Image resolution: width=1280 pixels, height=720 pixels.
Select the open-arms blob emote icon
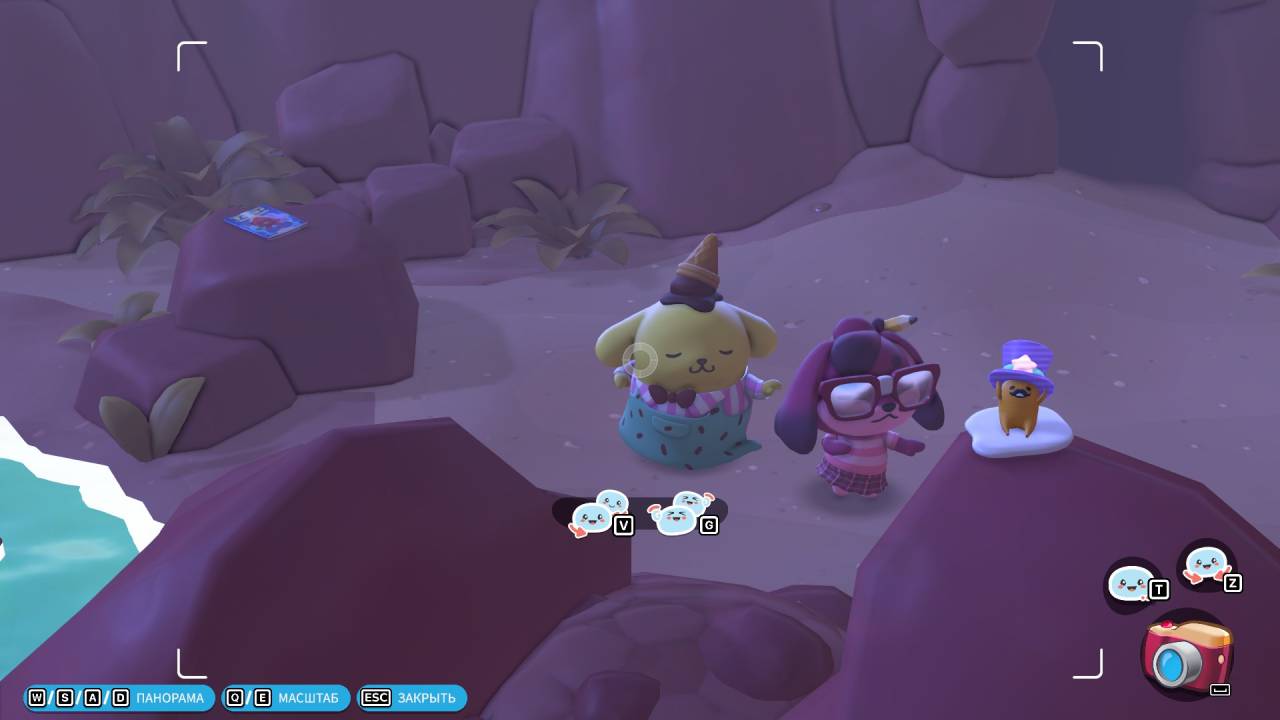(x=1205, y=566)
